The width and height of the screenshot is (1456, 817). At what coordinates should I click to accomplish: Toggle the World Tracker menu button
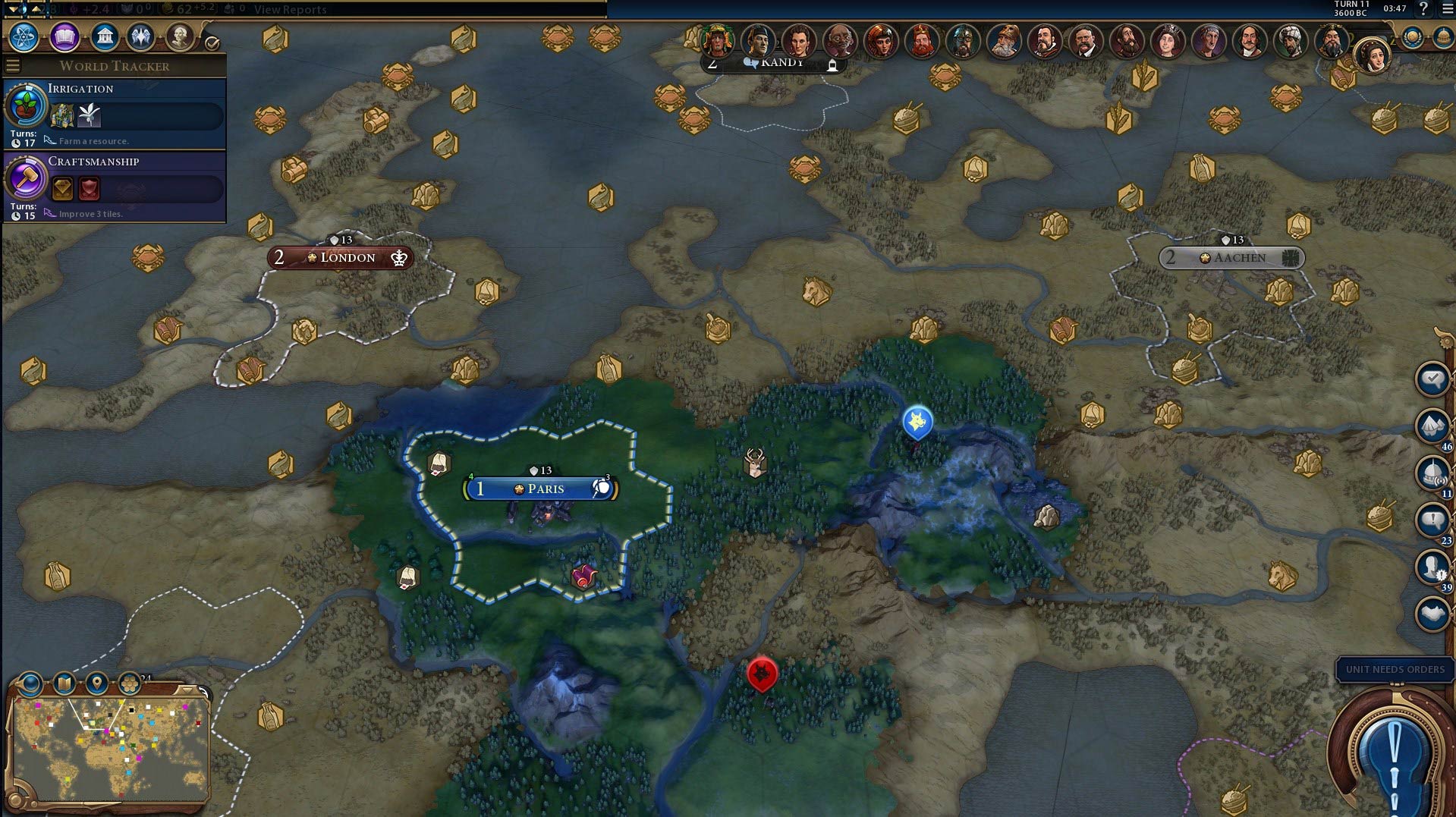coord(12,66)
